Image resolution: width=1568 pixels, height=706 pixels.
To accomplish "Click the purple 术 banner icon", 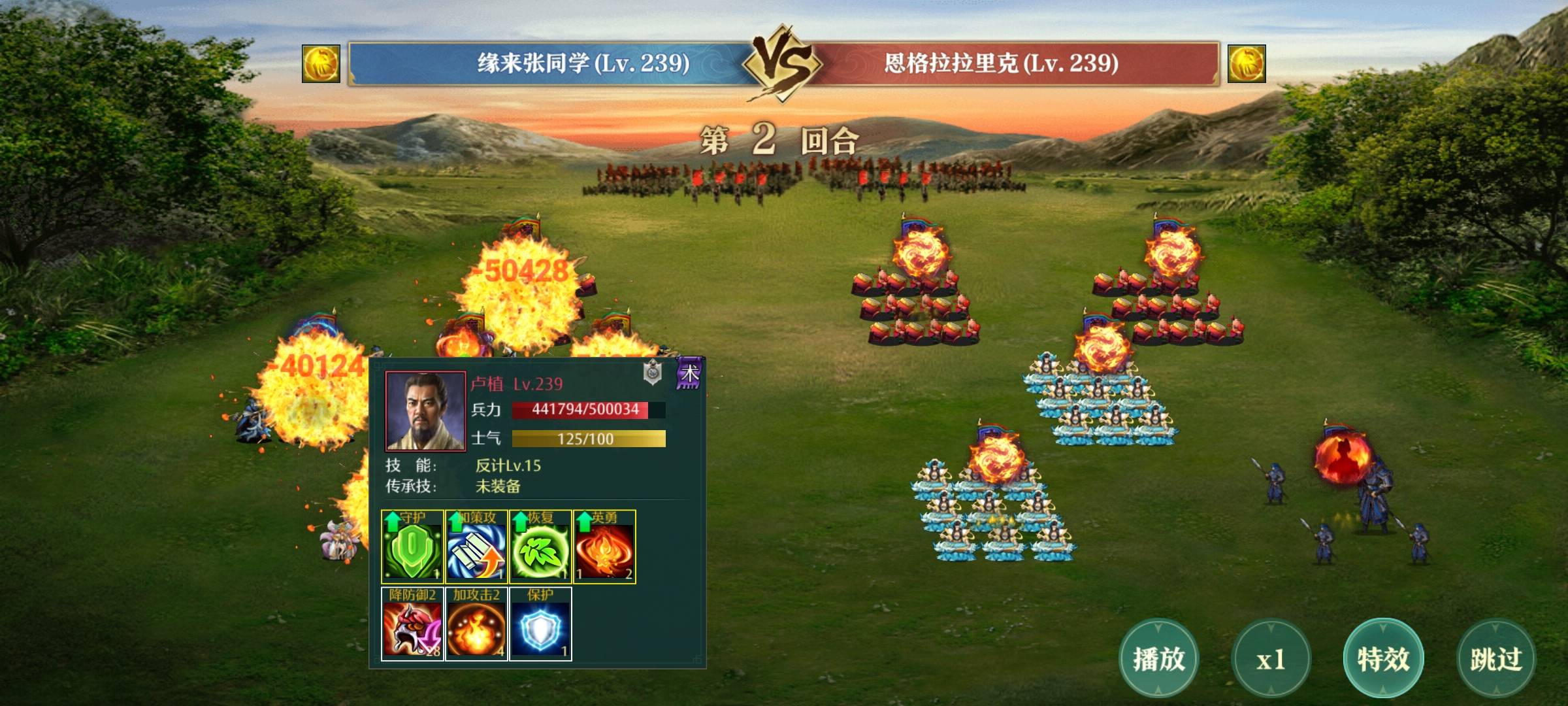I will (x=689, y=374).
